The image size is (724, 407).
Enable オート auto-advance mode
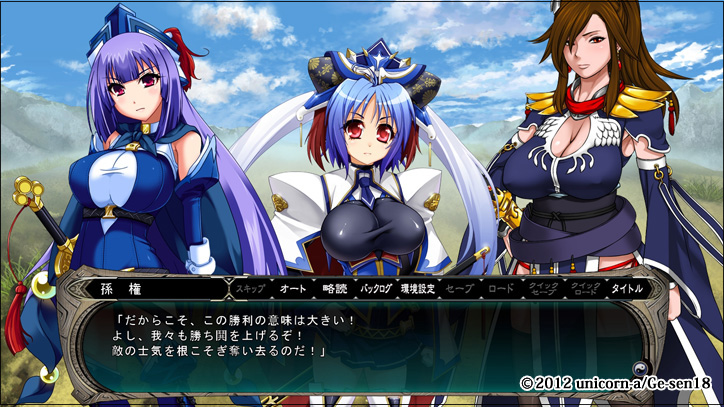[293, 288]
